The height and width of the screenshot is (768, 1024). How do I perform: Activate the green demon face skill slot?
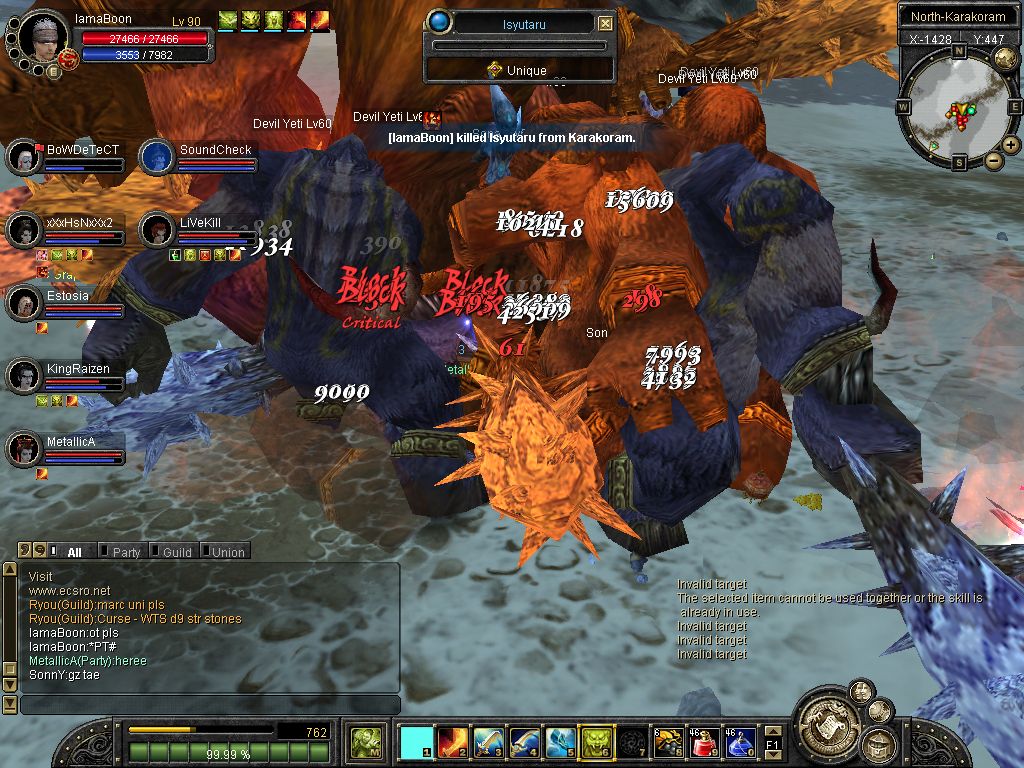596,743
